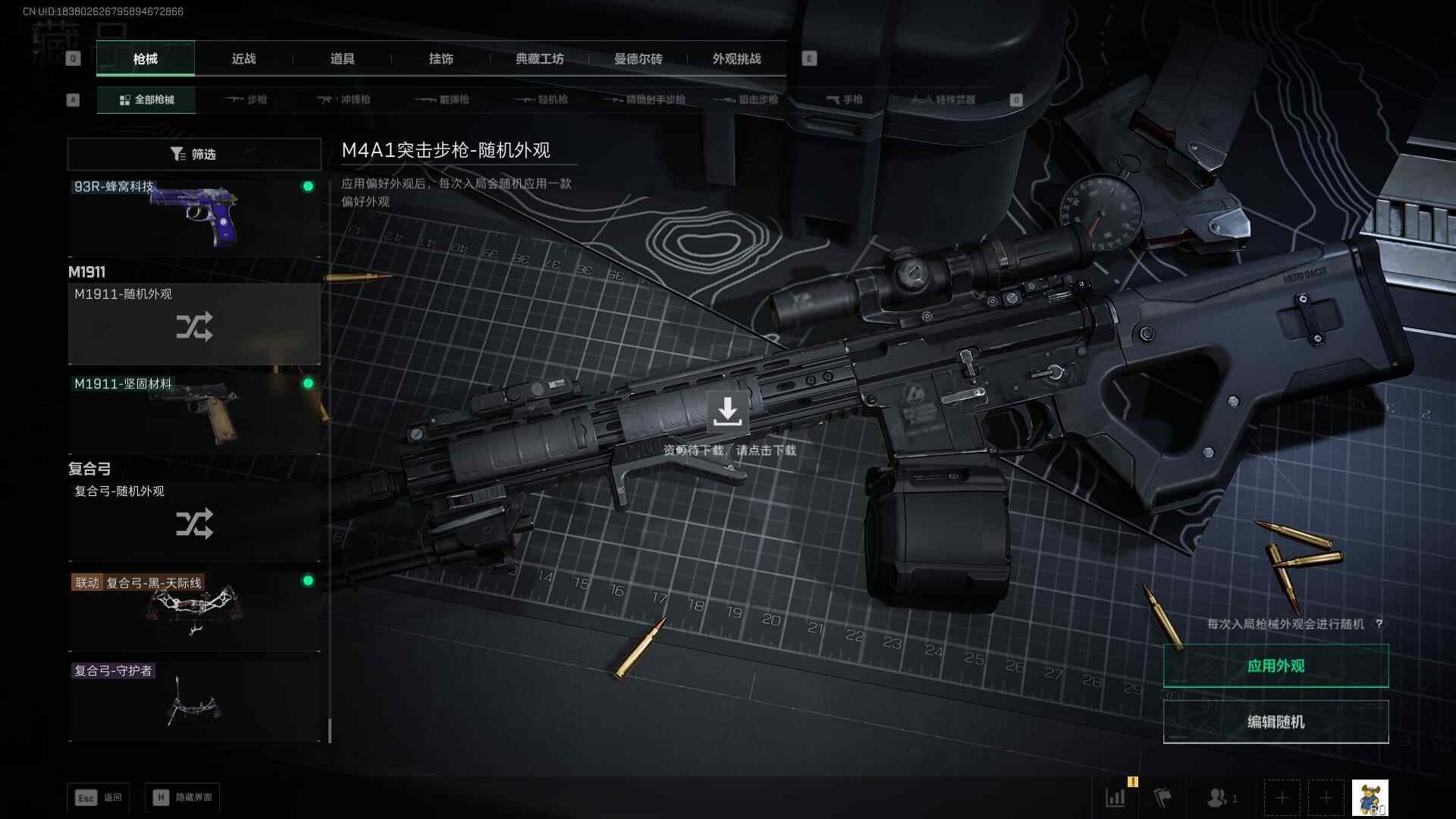Switch to the 外观挑战 tab
1456x819 pixels.
(x=736, y=58)
